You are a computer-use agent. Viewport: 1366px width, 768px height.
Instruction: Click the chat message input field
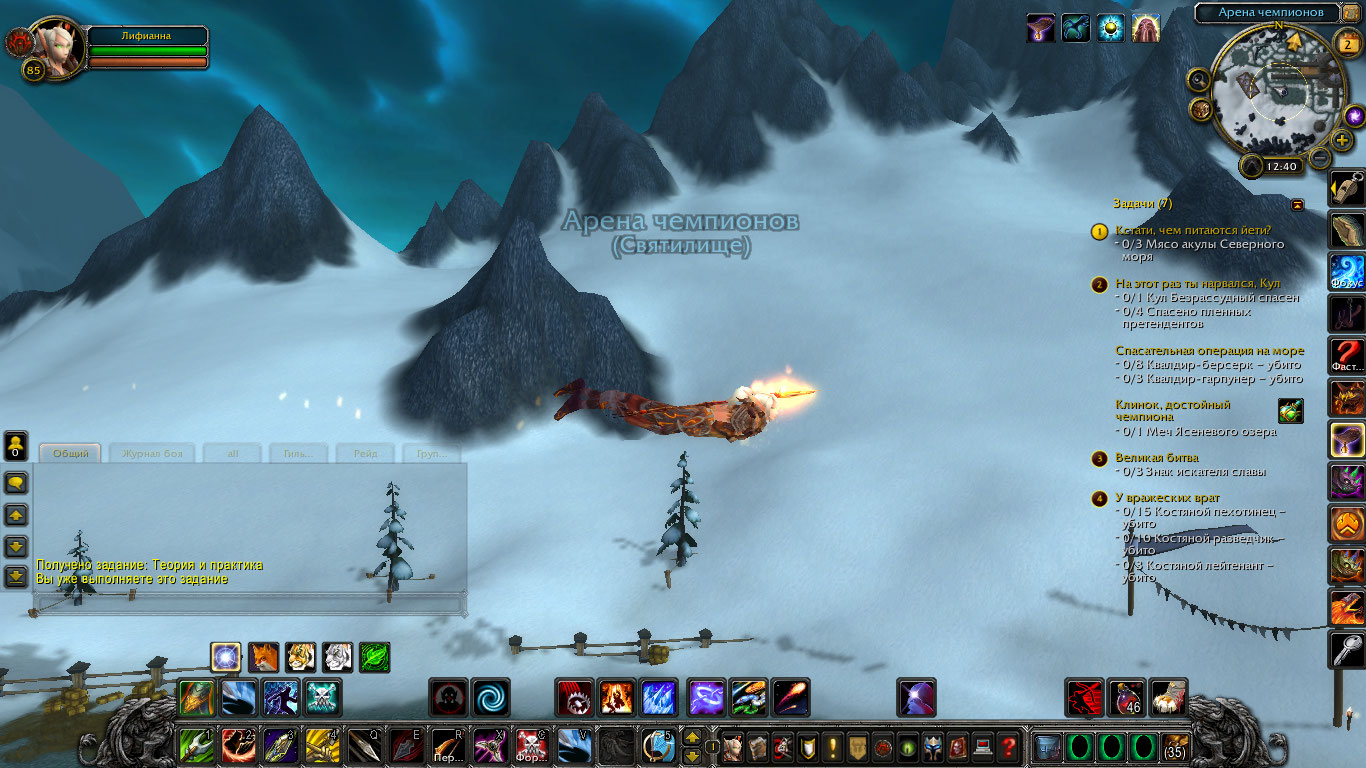click(x=249, y=604)
